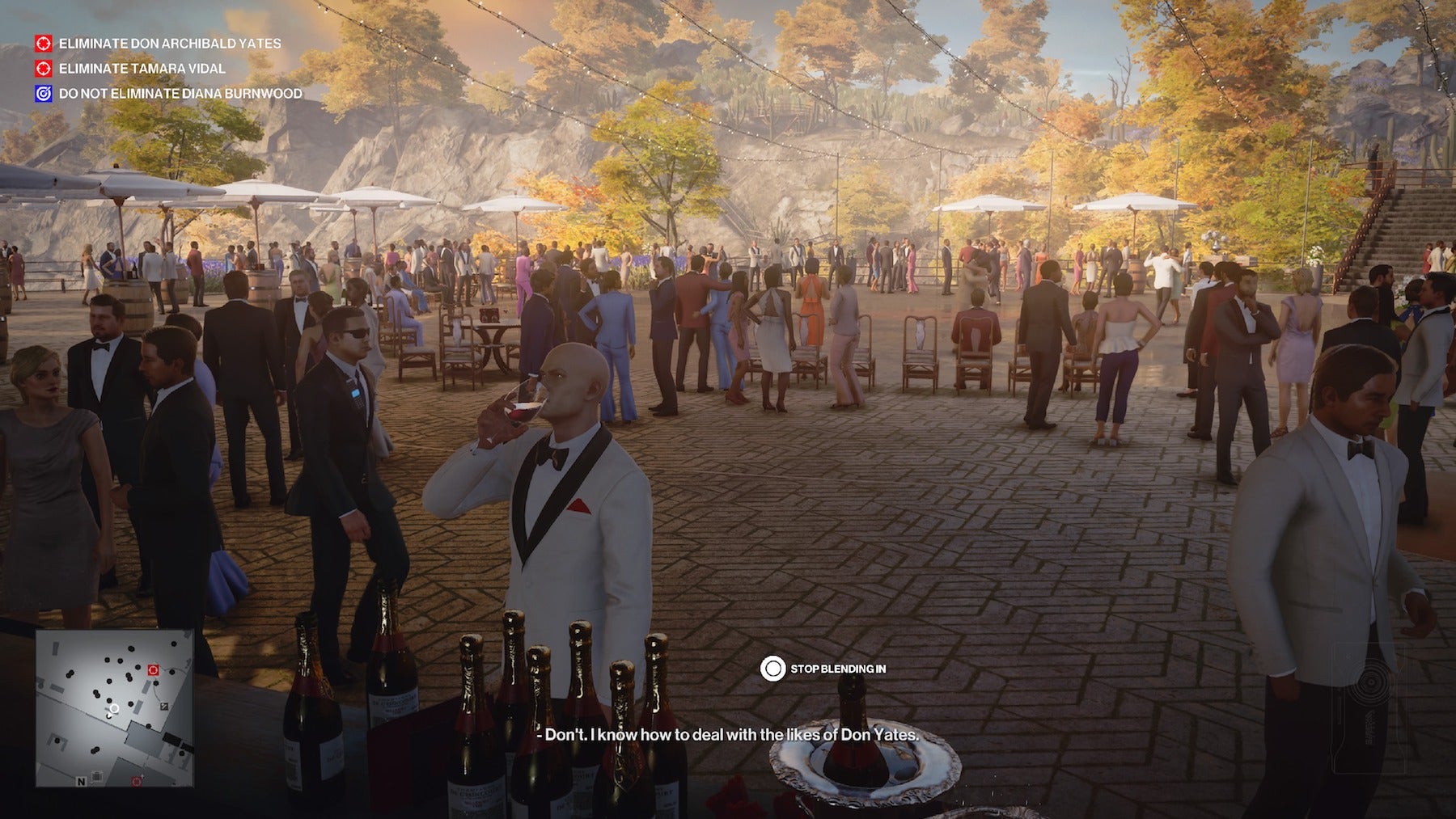Click the red target marker on the minimap

pos(152,670)
